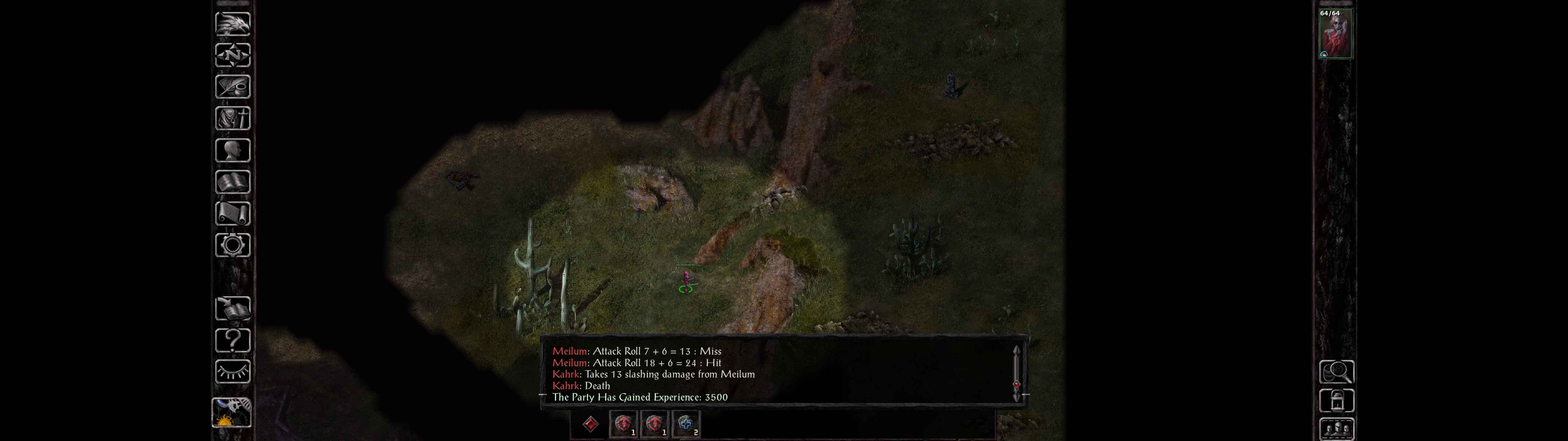This screenshot has width=1568, height=441.
Task: Open the area map with the compass button
Action: tap(232, 55)
